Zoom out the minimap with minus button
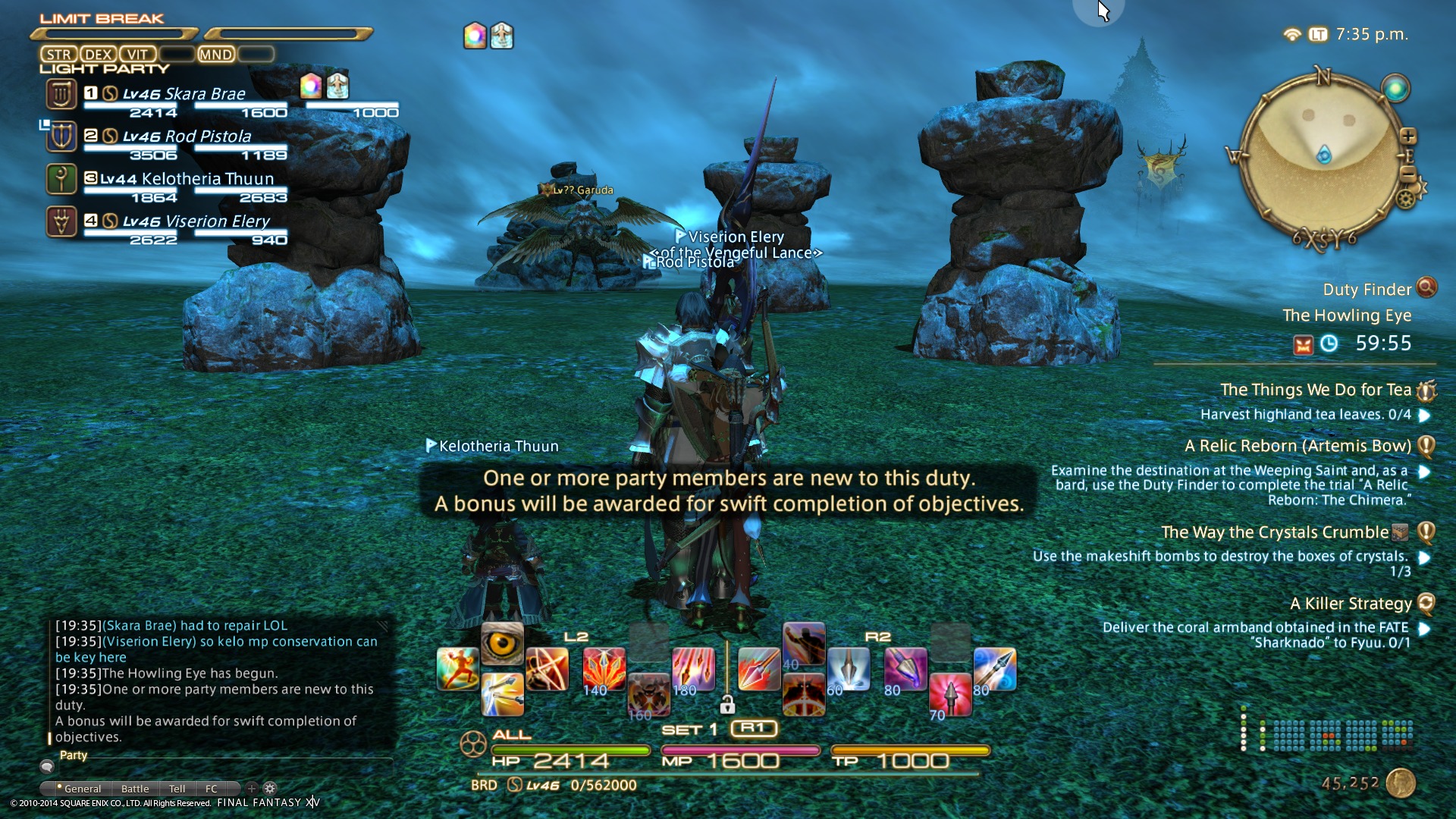The height and width of the screenshot is (819, 1456). point(1408,173)
